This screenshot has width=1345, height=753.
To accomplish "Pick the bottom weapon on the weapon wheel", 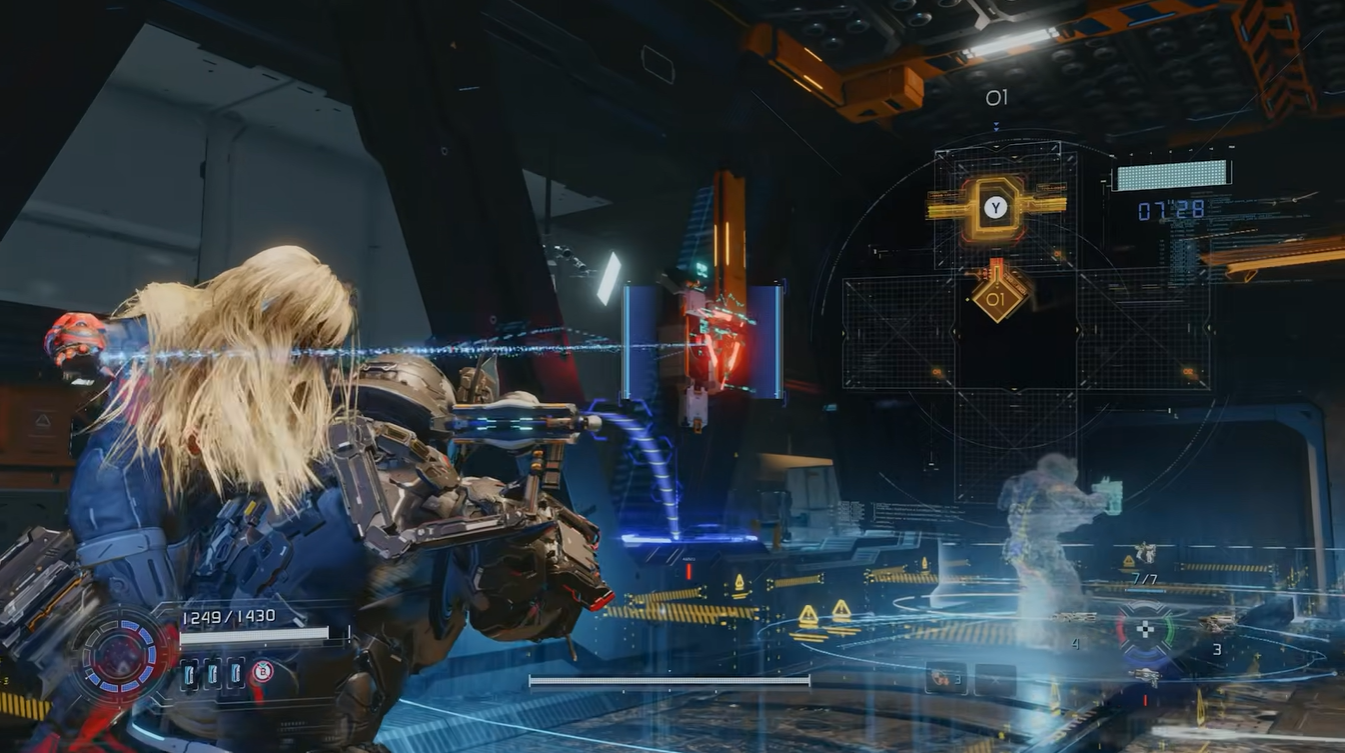I will 1145,675.
